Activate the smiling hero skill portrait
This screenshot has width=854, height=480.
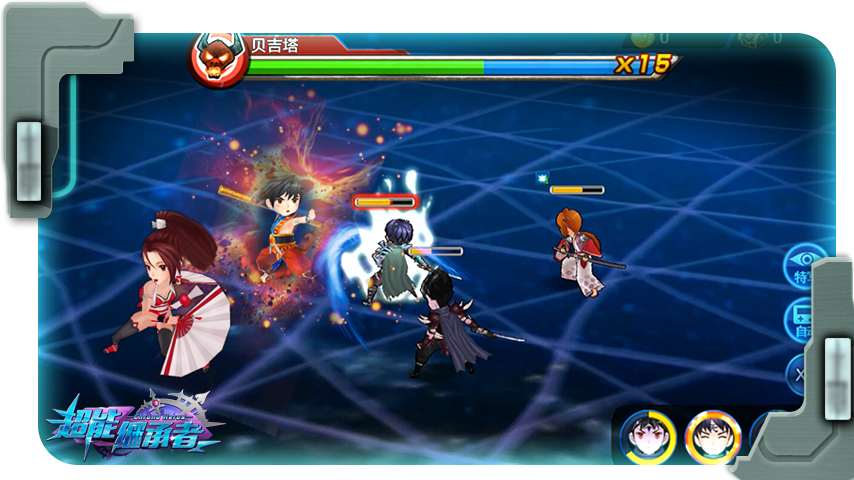(x=712, y=436)
